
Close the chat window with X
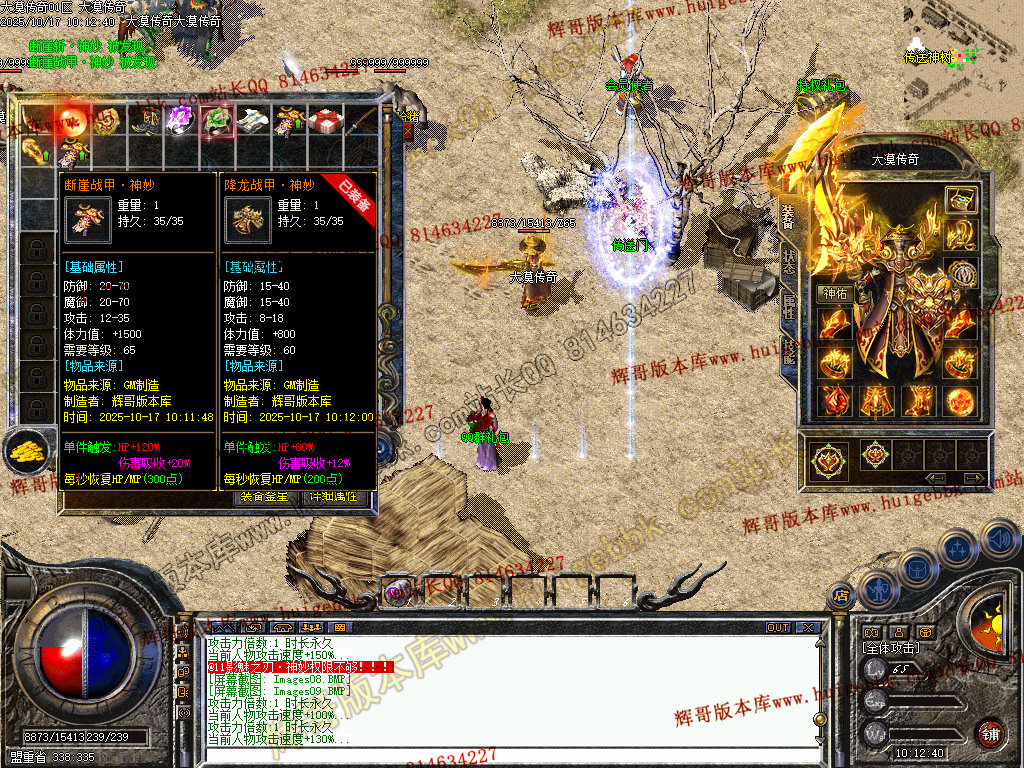(807, 628)
